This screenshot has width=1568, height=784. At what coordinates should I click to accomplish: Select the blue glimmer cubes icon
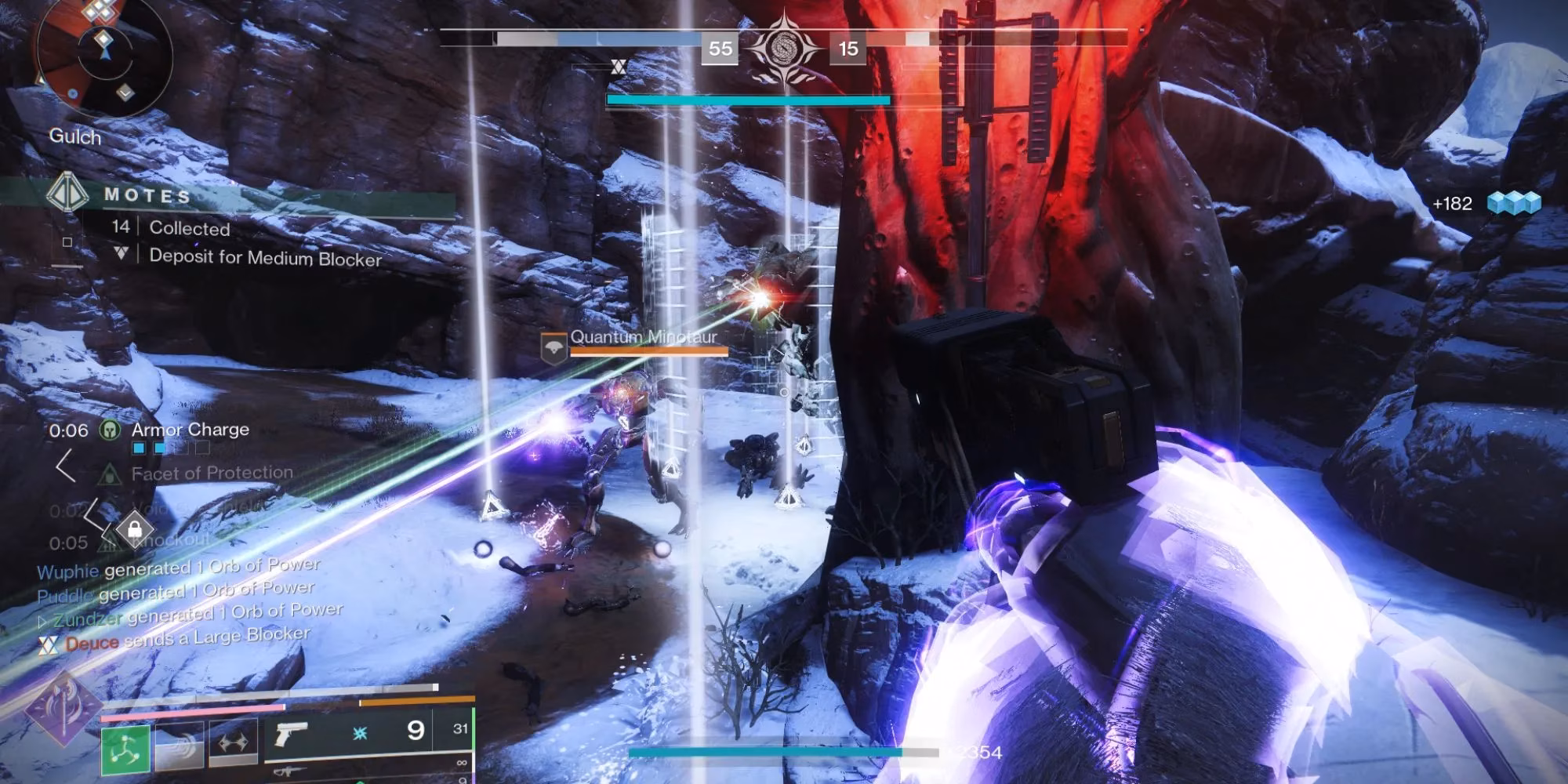pyautogui.click(x=1514, y=203)
